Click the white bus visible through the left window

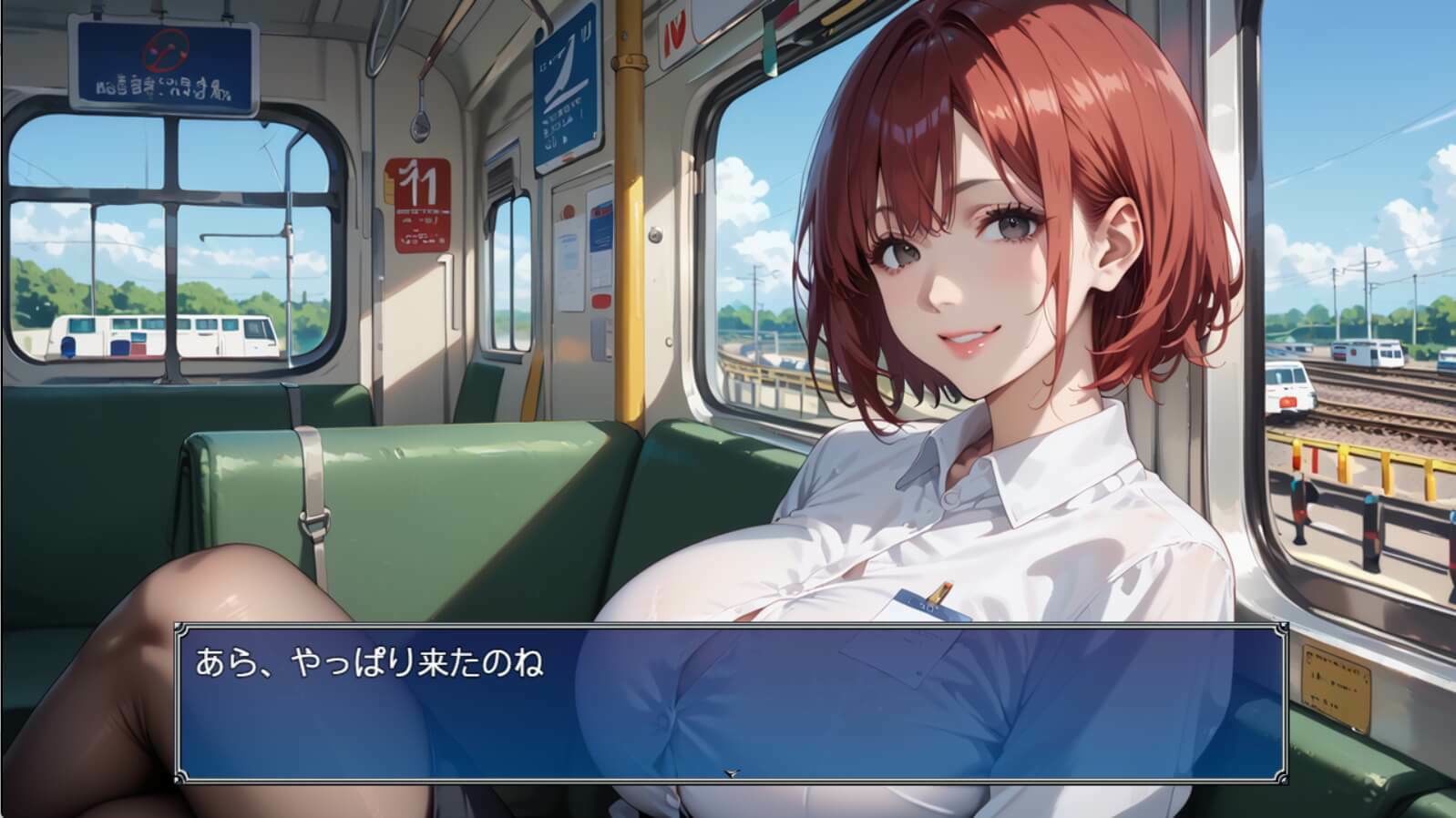point(164,337)
